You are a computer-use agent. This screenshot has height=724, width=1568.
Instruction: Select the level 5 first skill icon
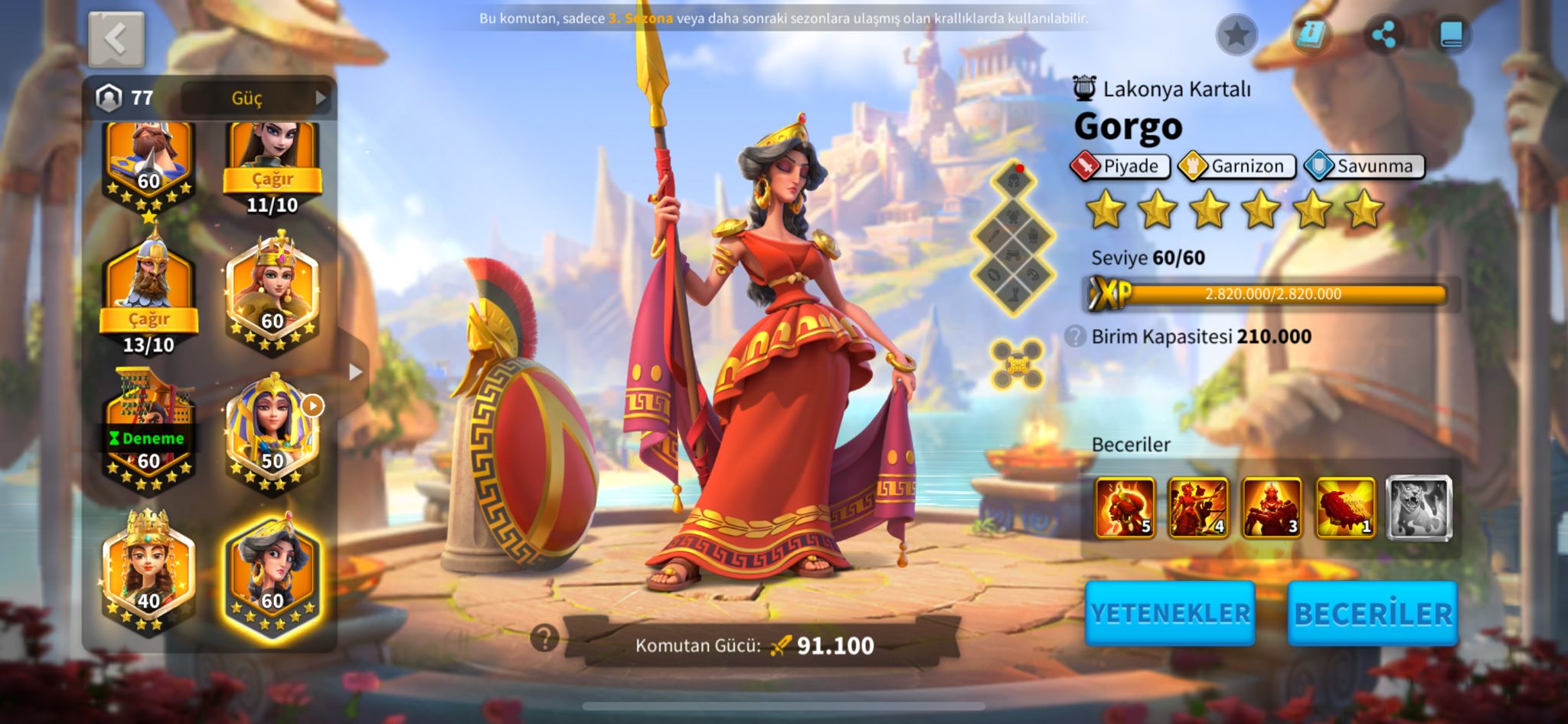[1125, 507]
